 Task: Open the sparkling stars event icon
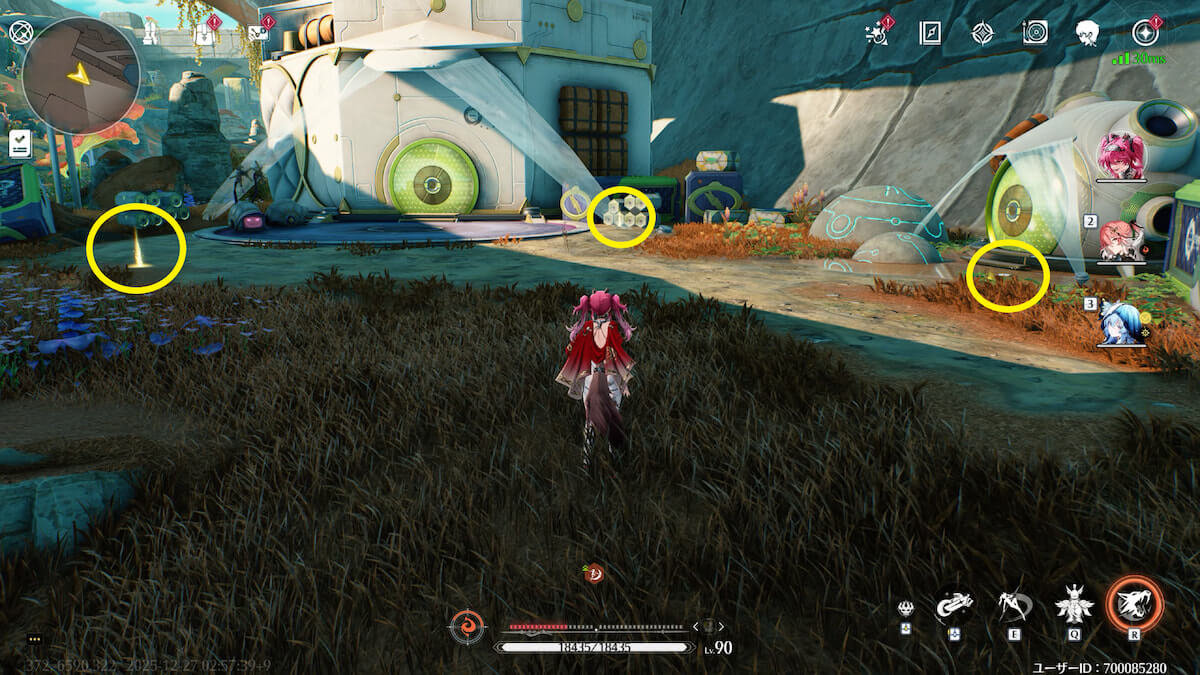(877, 33)
